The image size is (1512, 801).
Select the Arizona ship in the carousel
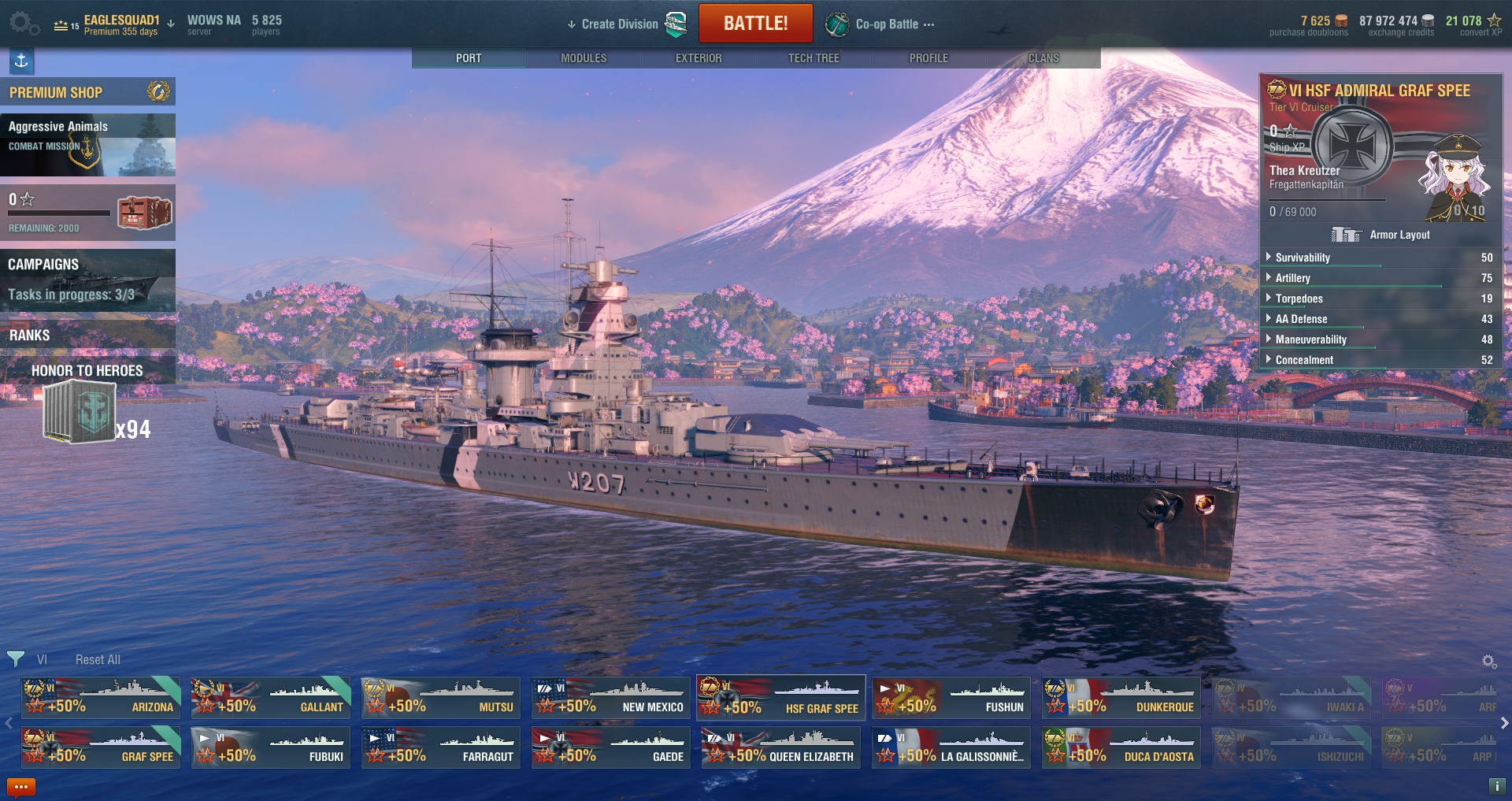tap(101, 698)
